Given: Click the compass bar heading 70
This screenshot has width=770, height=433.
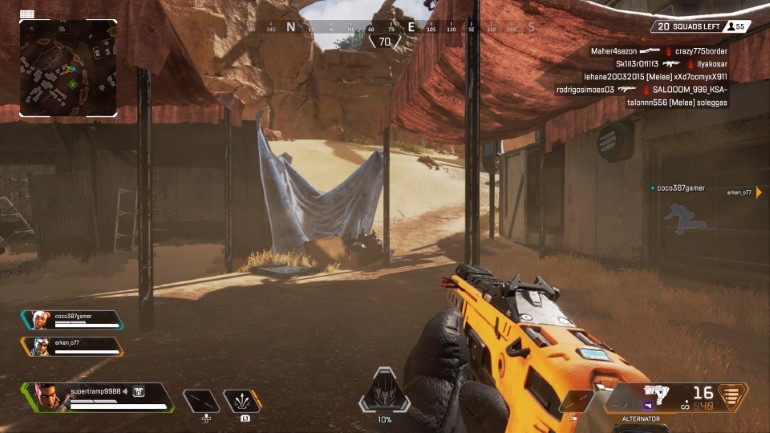Looking at the screenshot, I should 384,42.
